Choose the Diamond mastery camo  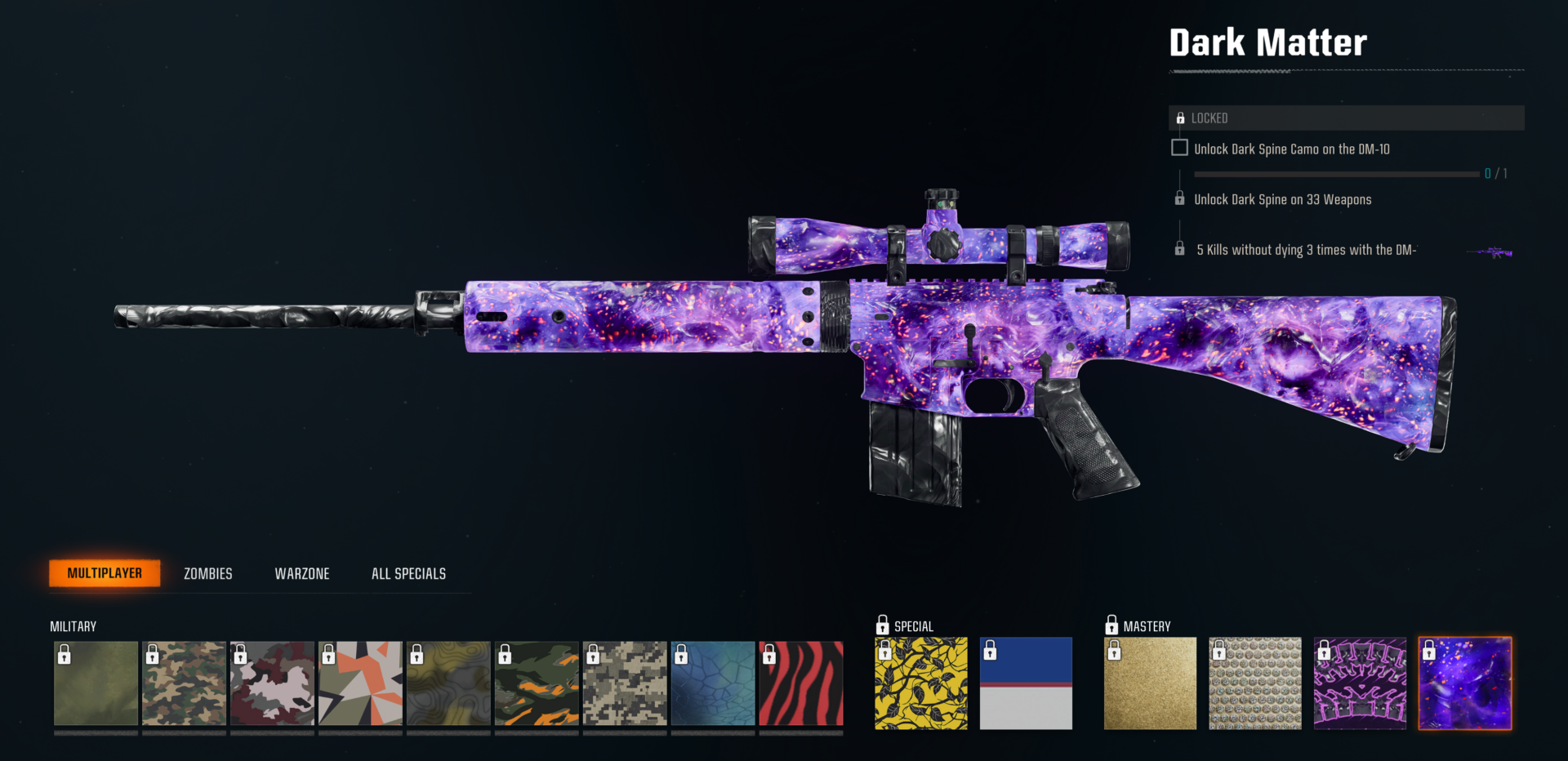1255,683
